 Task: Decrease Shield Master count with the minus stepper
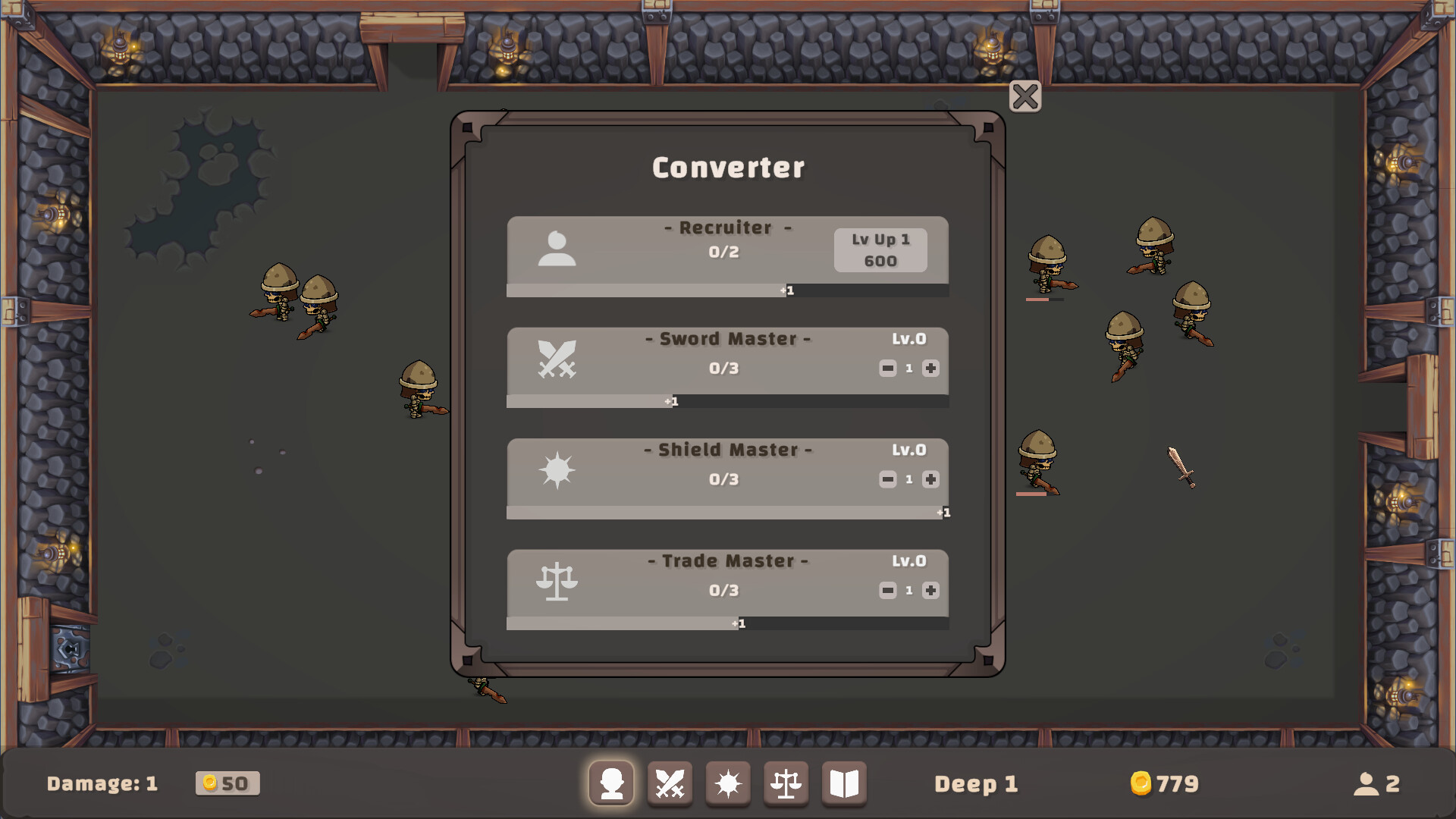[x=887, y=479]
